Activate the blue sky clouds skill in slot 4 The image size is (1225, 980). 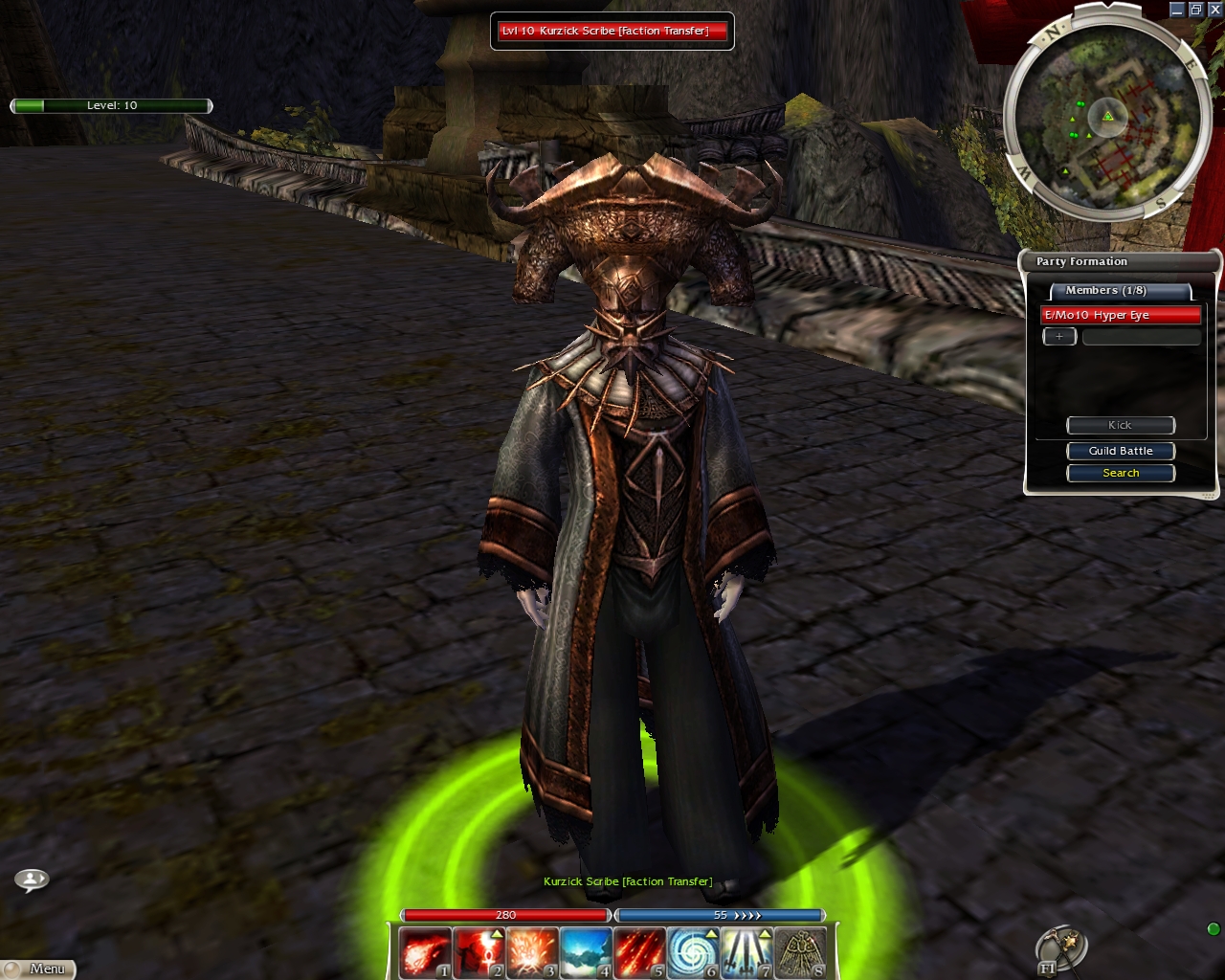pos(585,952)
